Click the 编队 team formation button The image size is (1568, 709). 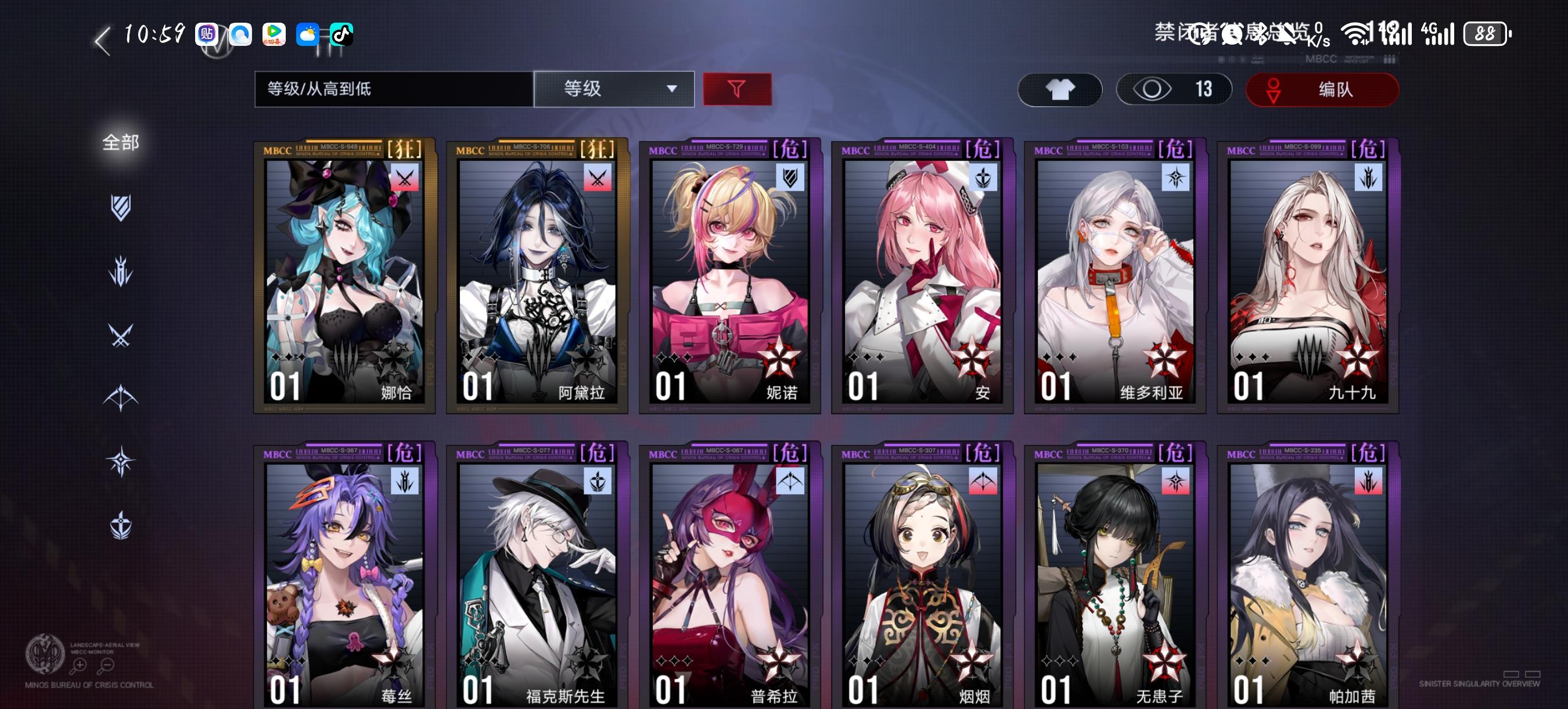pos(1322,89)
